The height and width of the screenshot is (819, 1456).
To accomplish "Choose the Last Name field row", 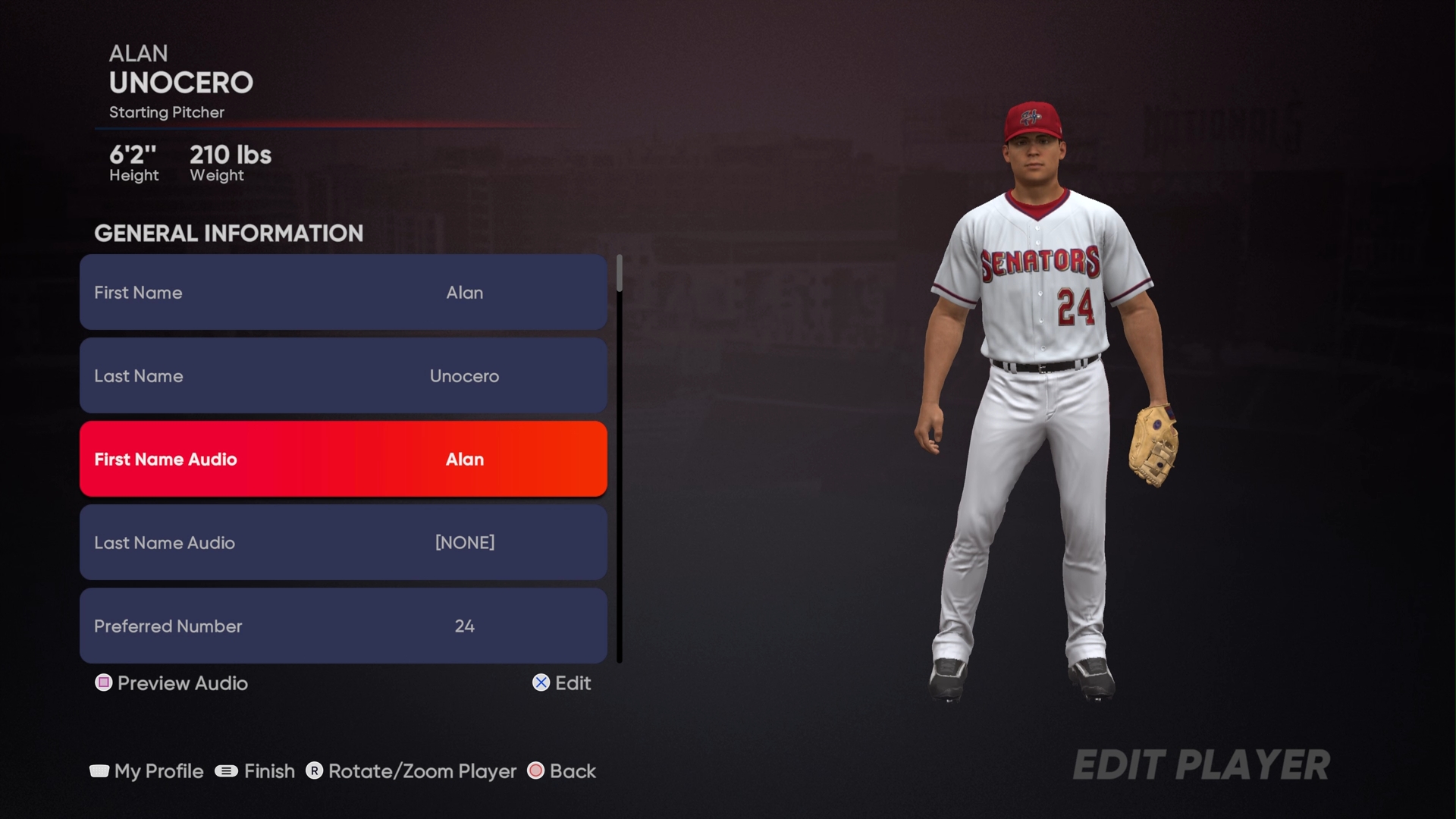I will [343, 376].
